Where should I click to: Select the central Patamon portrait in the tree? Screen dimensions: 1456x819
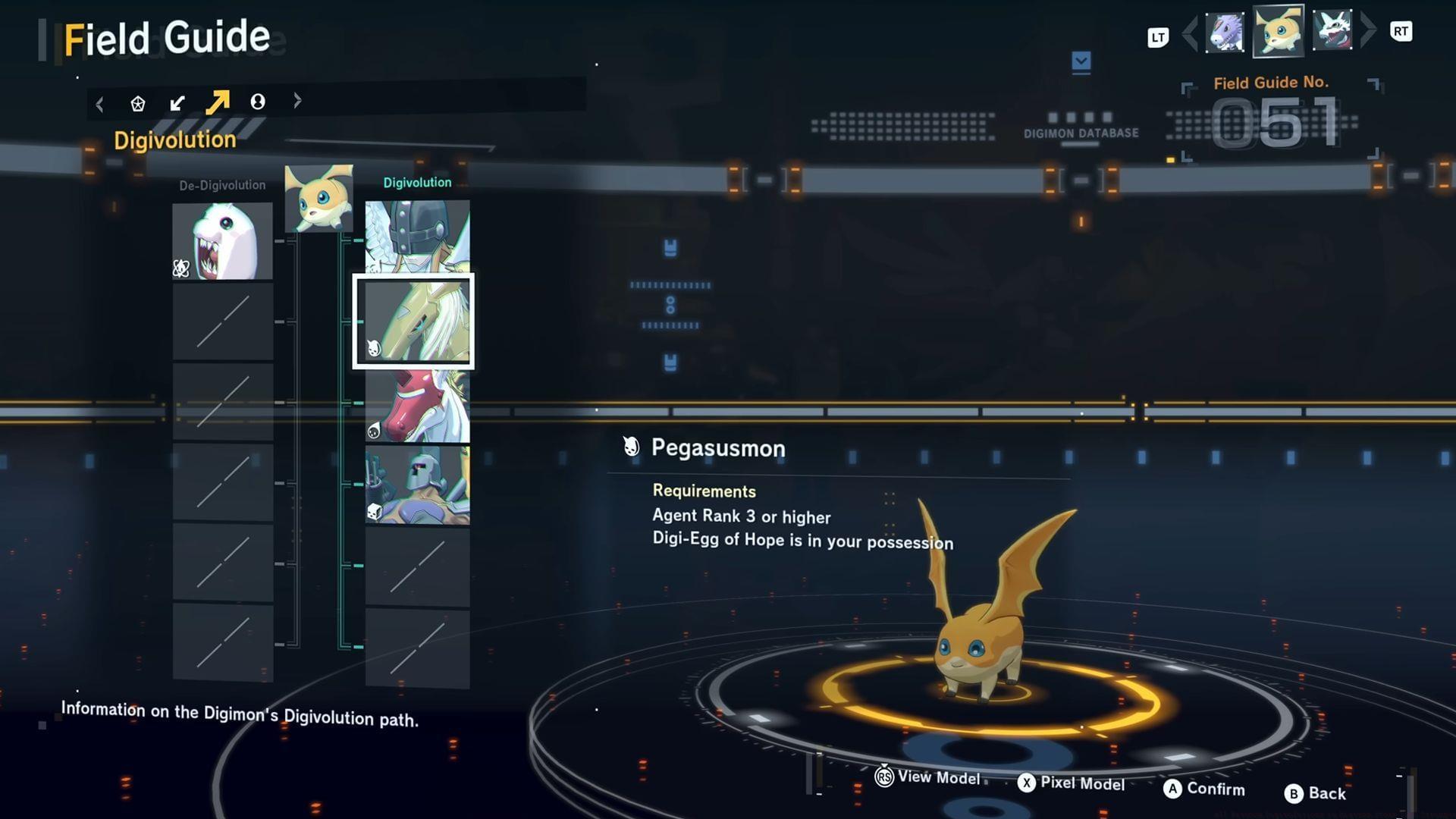(318, 198)
